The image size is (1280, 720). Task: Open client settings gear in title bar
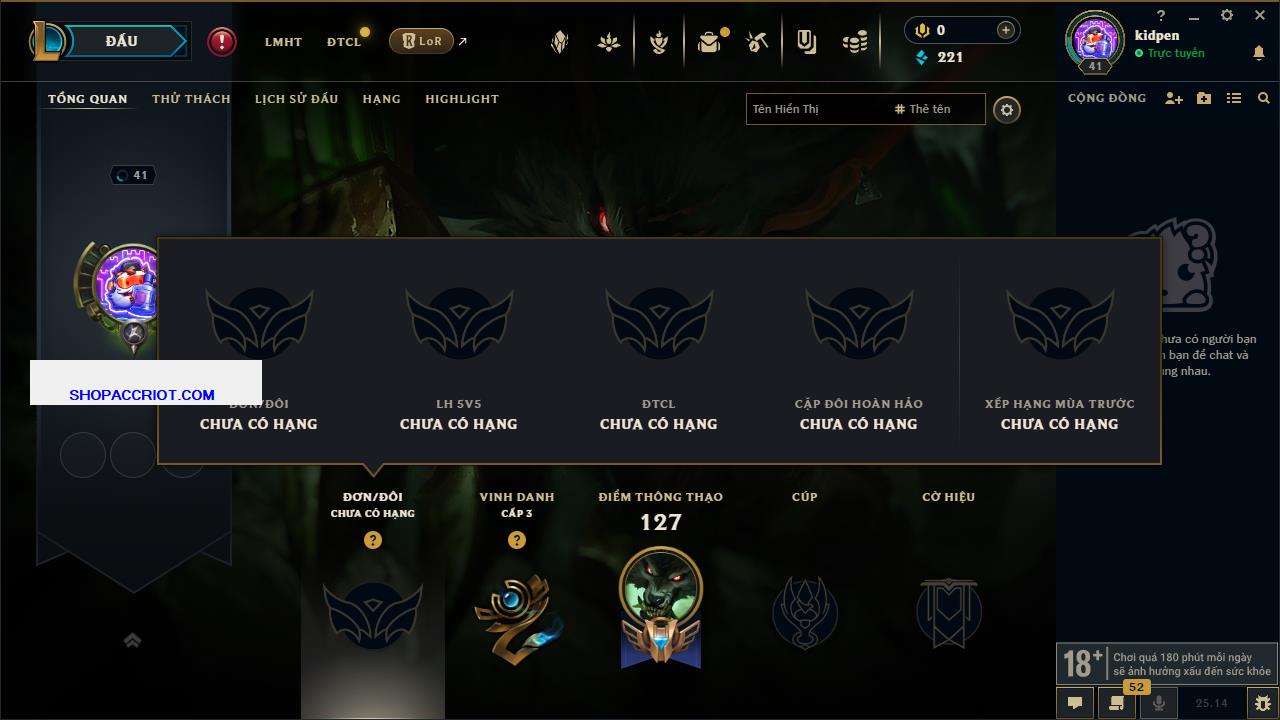click(1227, 15)
